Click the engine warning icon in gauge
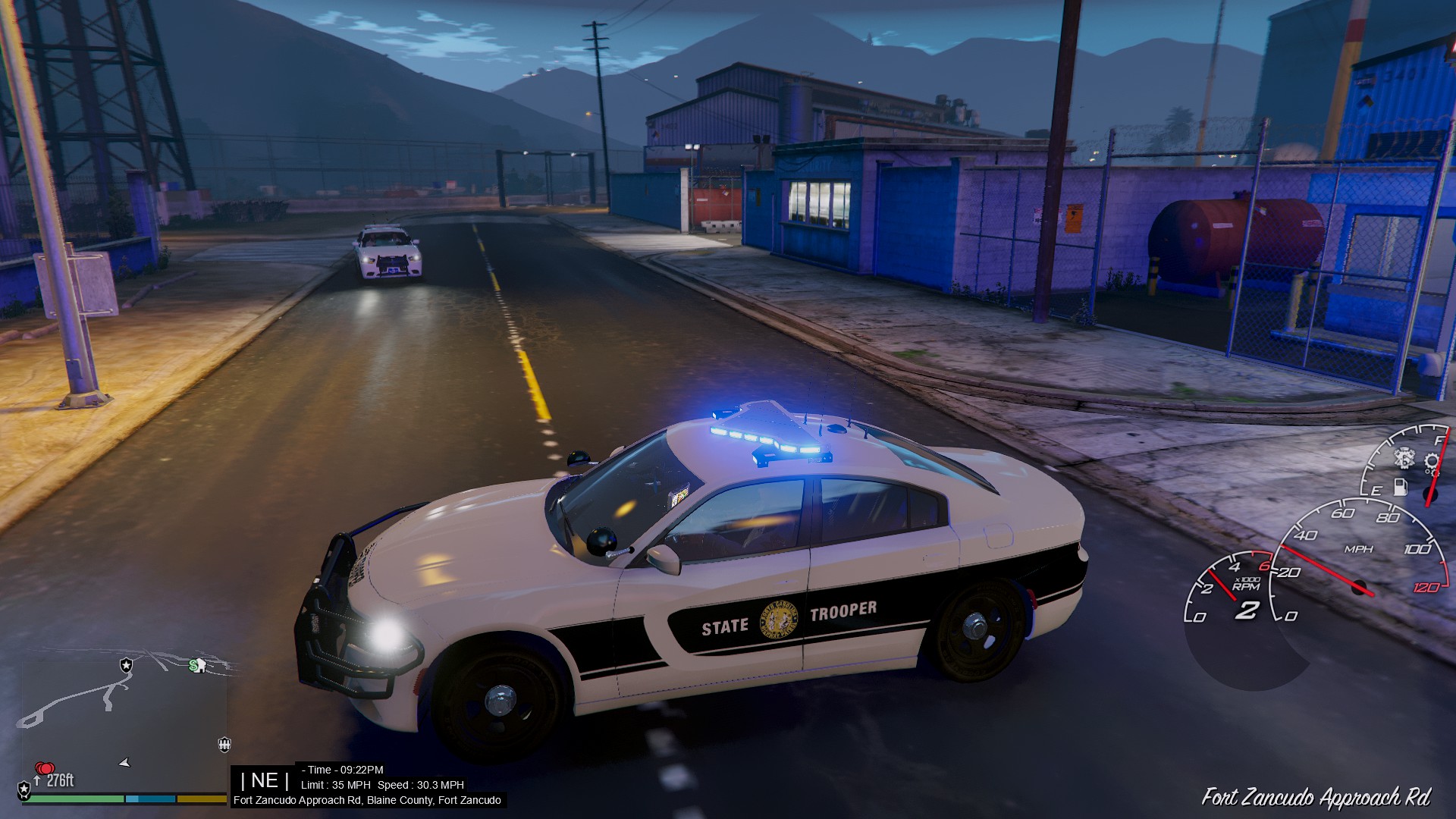The height and width of the screenshot is (819, 1456). click(1404, 458)
